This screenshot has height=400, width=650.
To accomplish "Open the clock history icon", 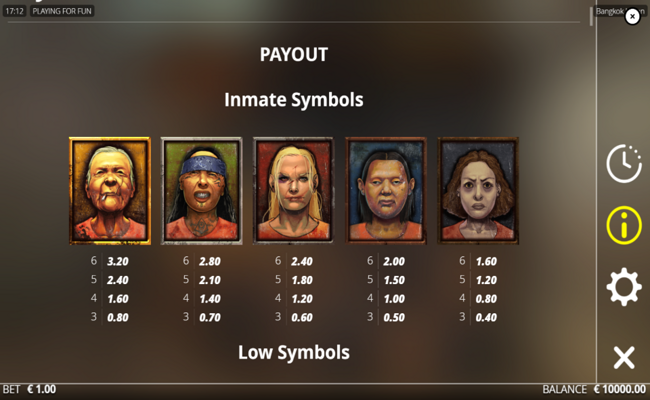I will 624,163.
